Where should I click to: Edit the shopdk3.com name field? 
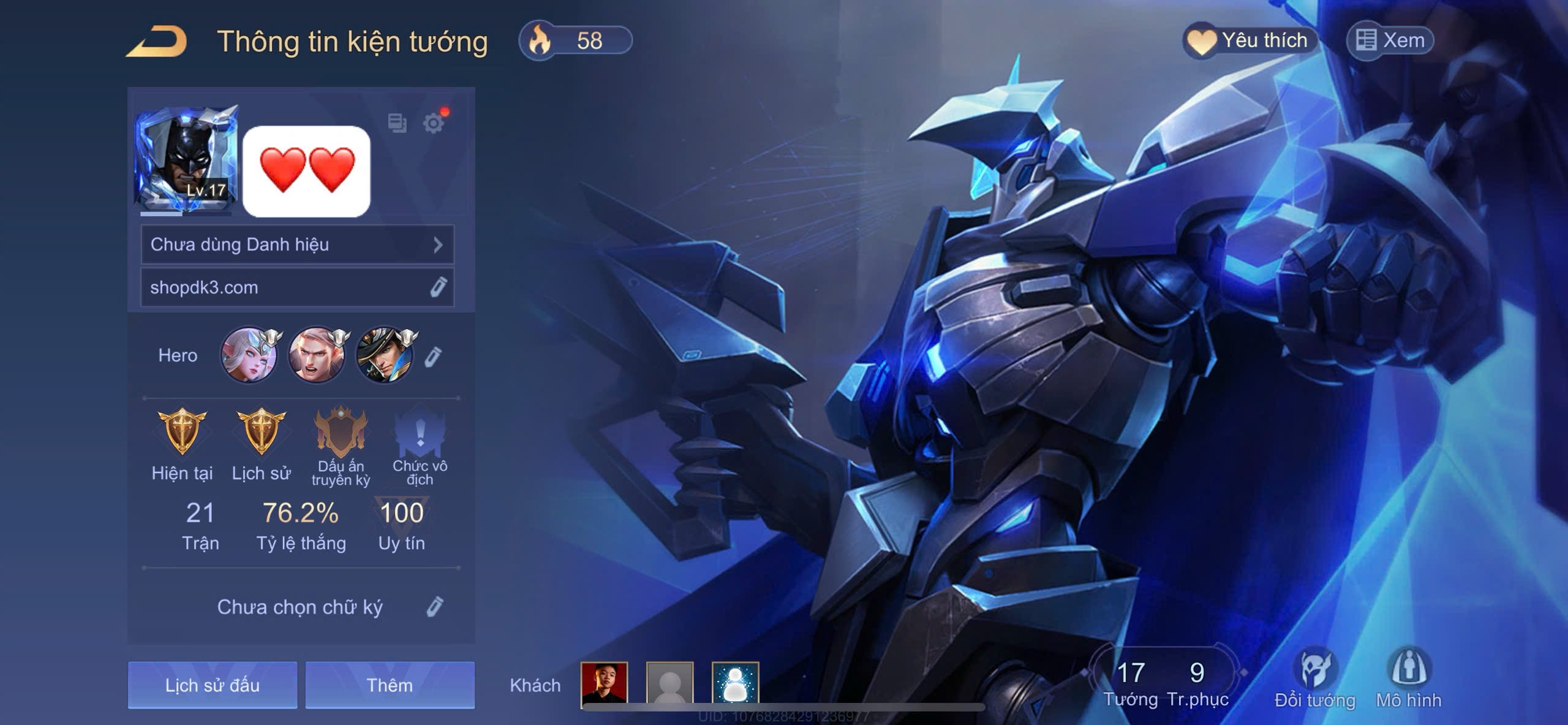pos(438,287)
